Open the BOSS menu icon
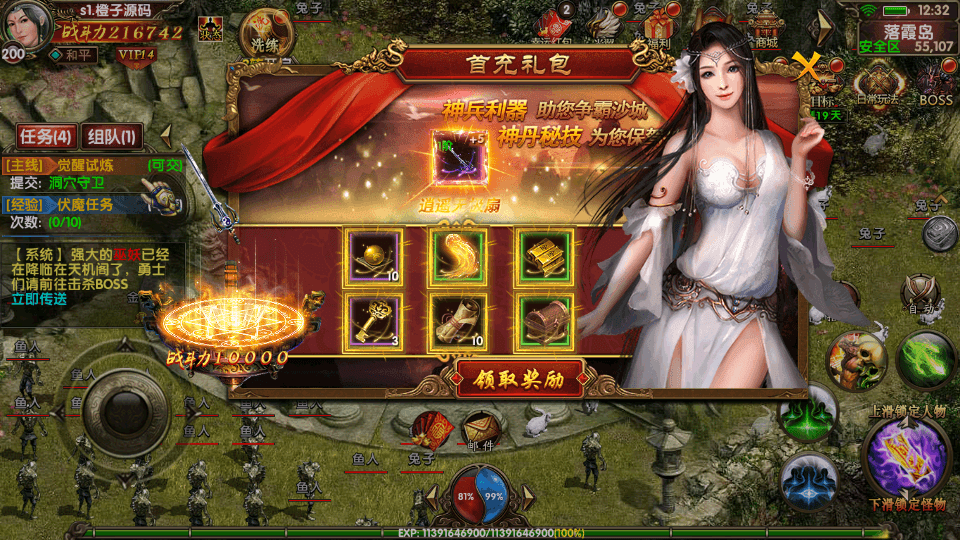960x540 pixels. pos(937,81)
